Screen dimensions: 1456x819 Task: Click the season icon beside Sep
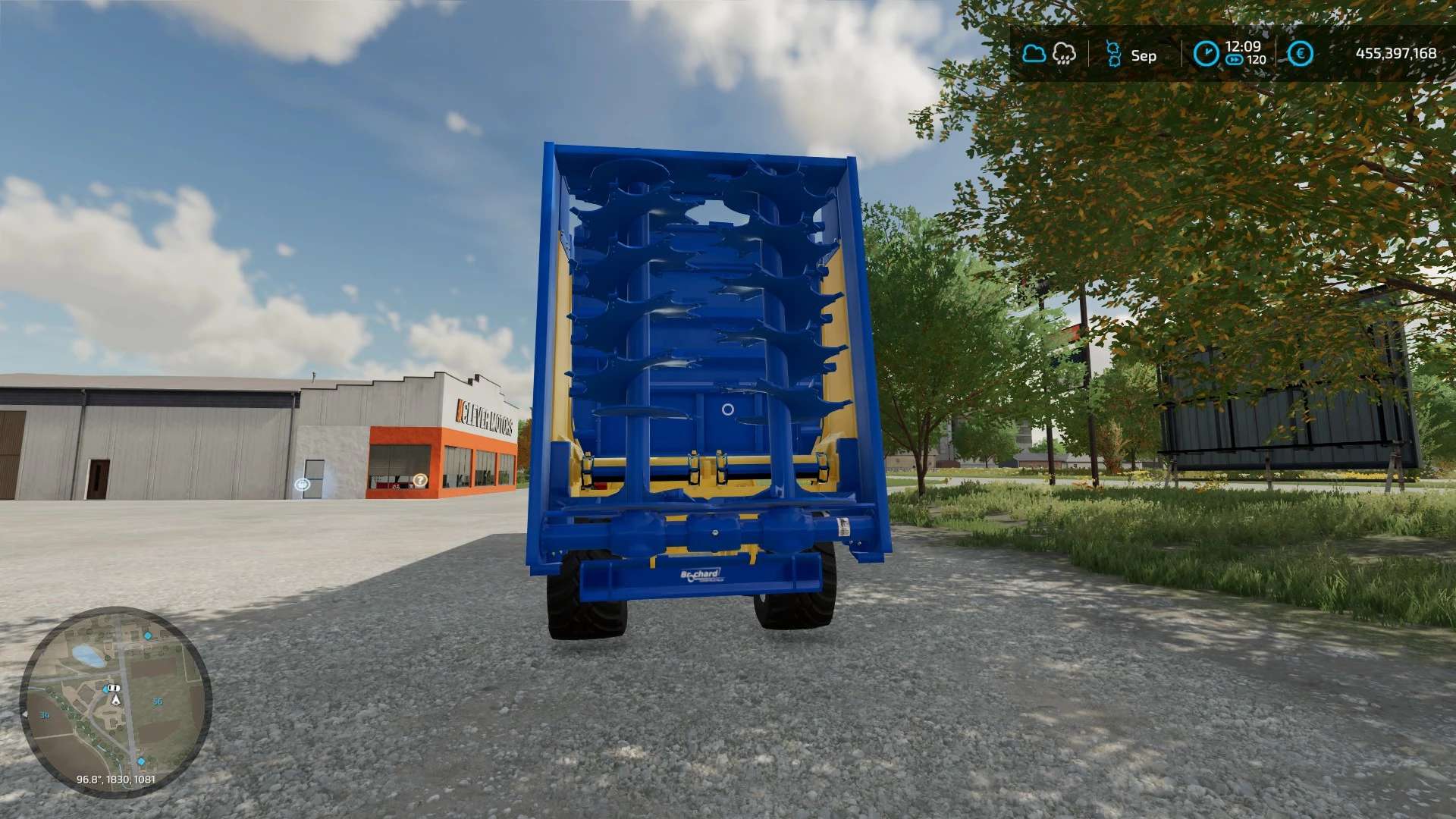[1112, 53]
